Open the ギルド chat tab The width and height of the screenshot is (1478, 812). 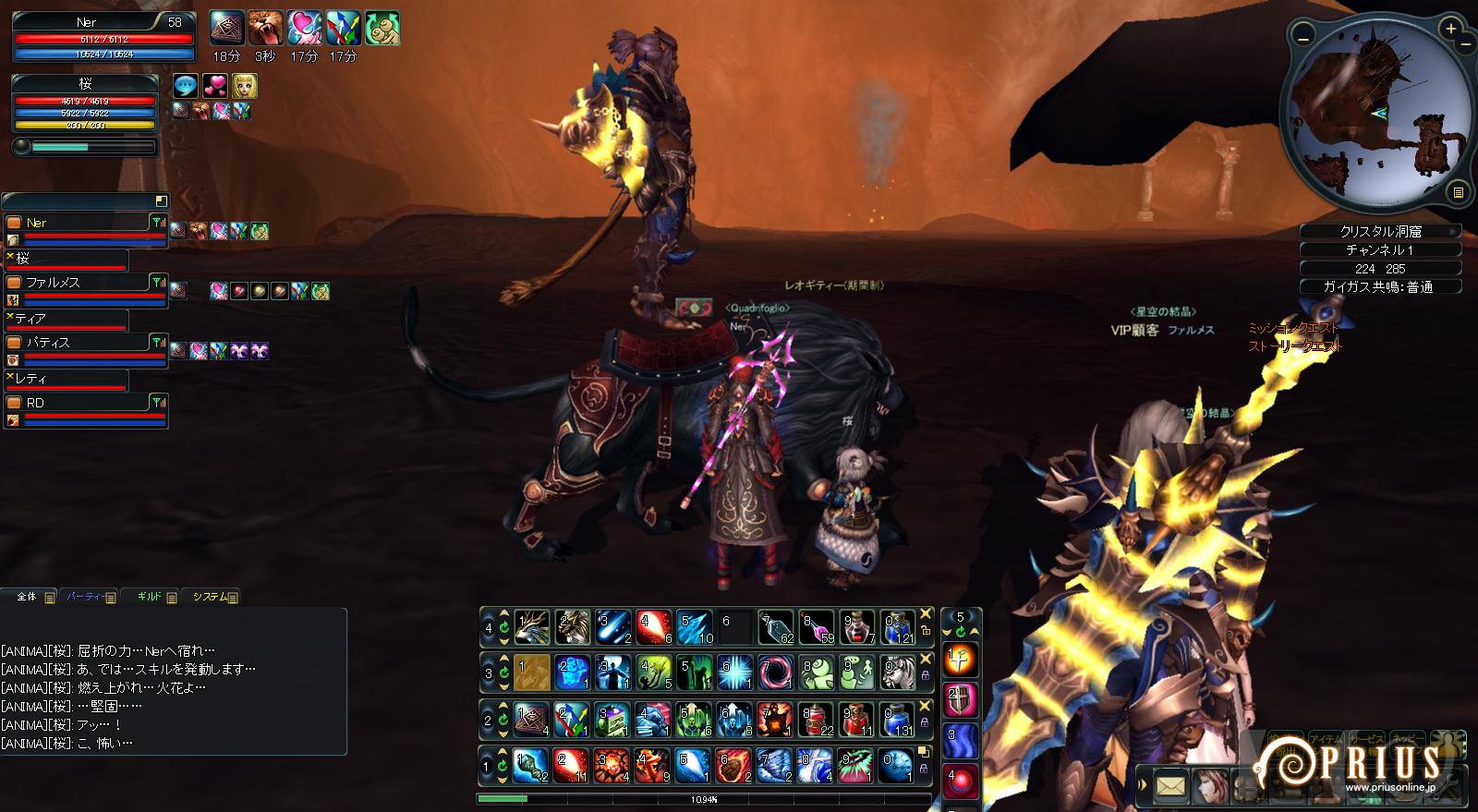pyautogui.click(x=151, y=597)
